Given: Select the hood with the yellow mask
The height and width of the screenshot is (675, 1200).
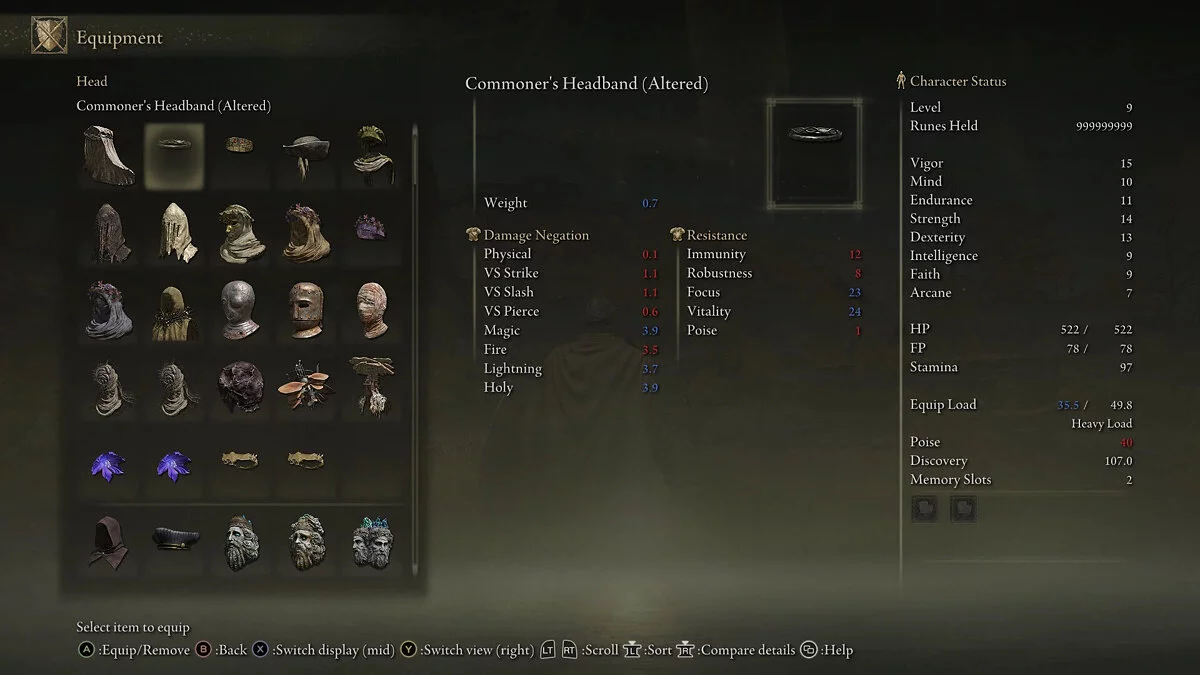Looking at the screenshot, I should tap(240, 232).
